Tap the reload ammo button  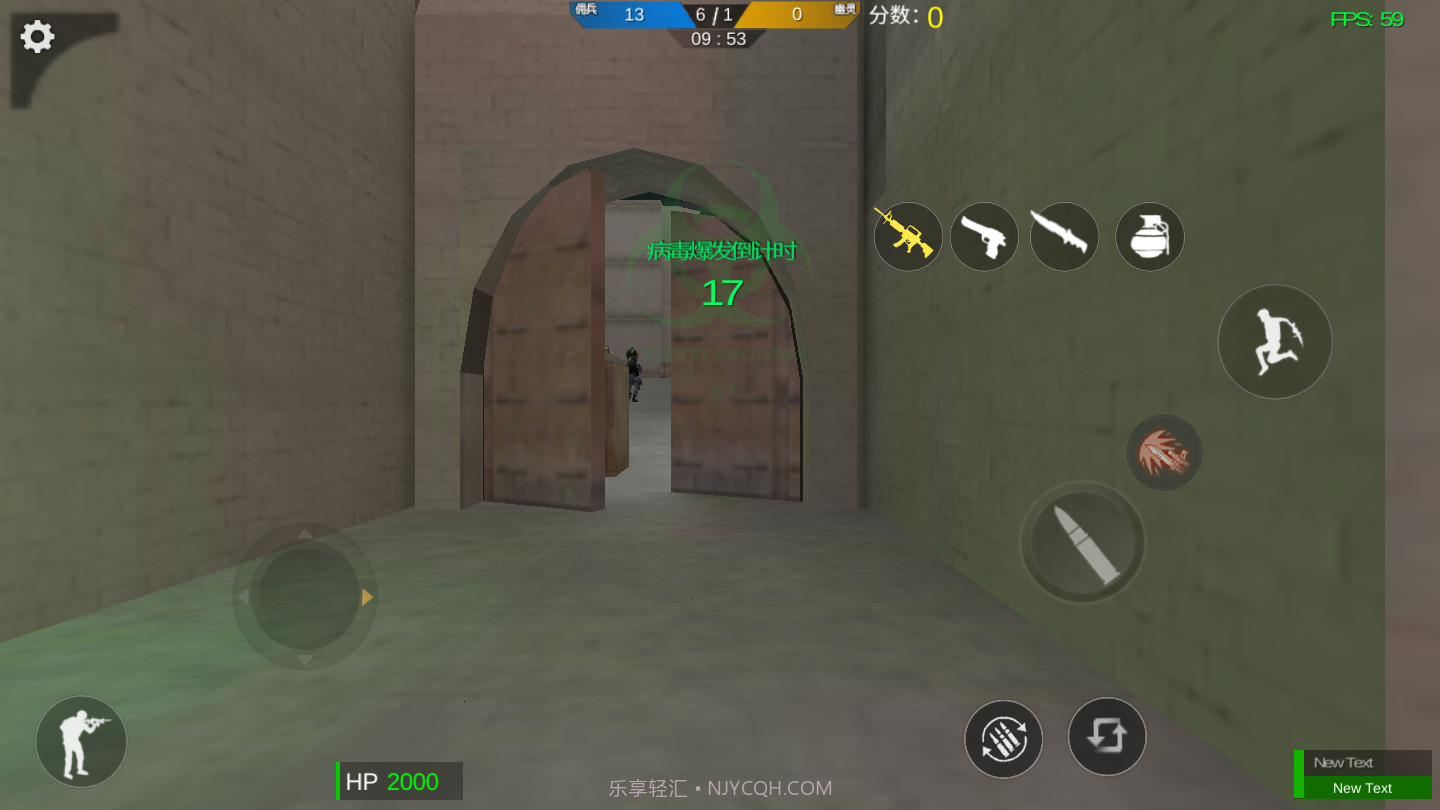[1003, 738]
